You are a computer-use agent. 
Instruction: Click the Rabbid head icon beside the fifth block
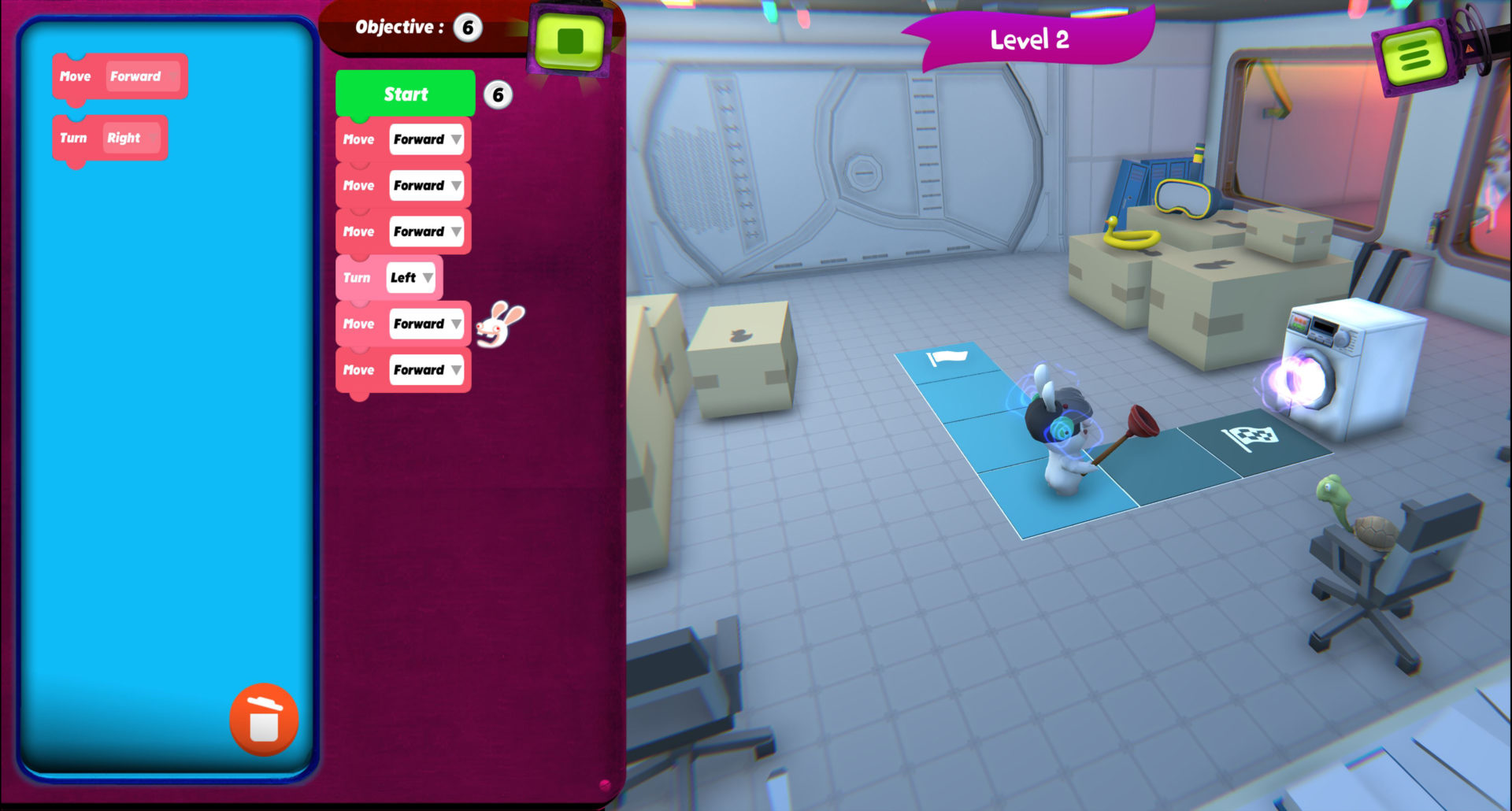click(495, 324)
